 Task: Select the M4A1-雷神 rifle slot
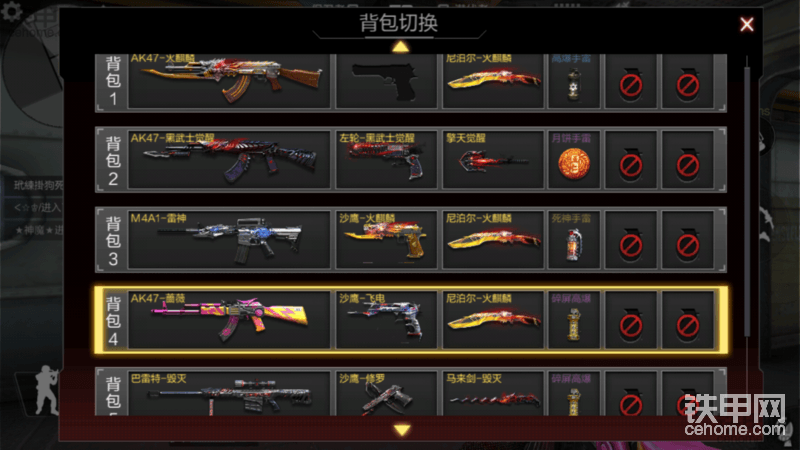(229, 238)
